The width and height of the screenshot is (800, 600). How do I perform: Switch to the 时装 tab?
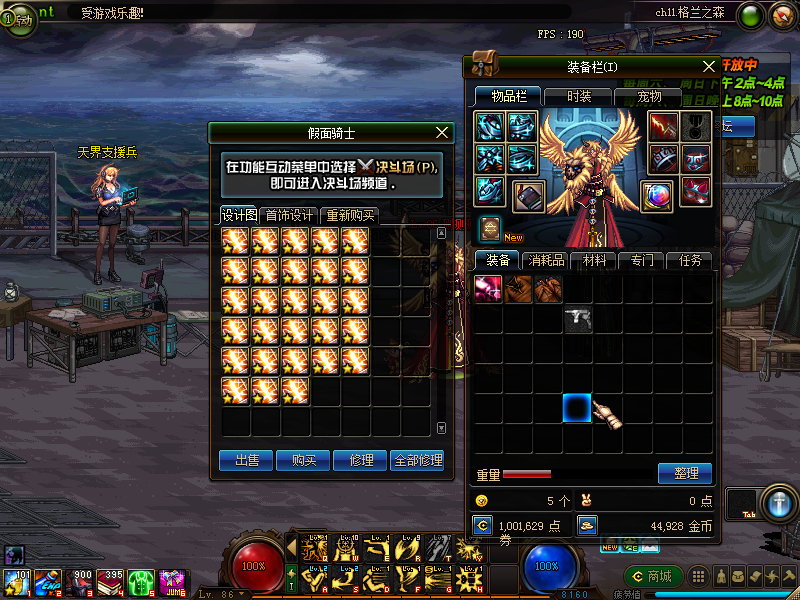click(578, 96)
